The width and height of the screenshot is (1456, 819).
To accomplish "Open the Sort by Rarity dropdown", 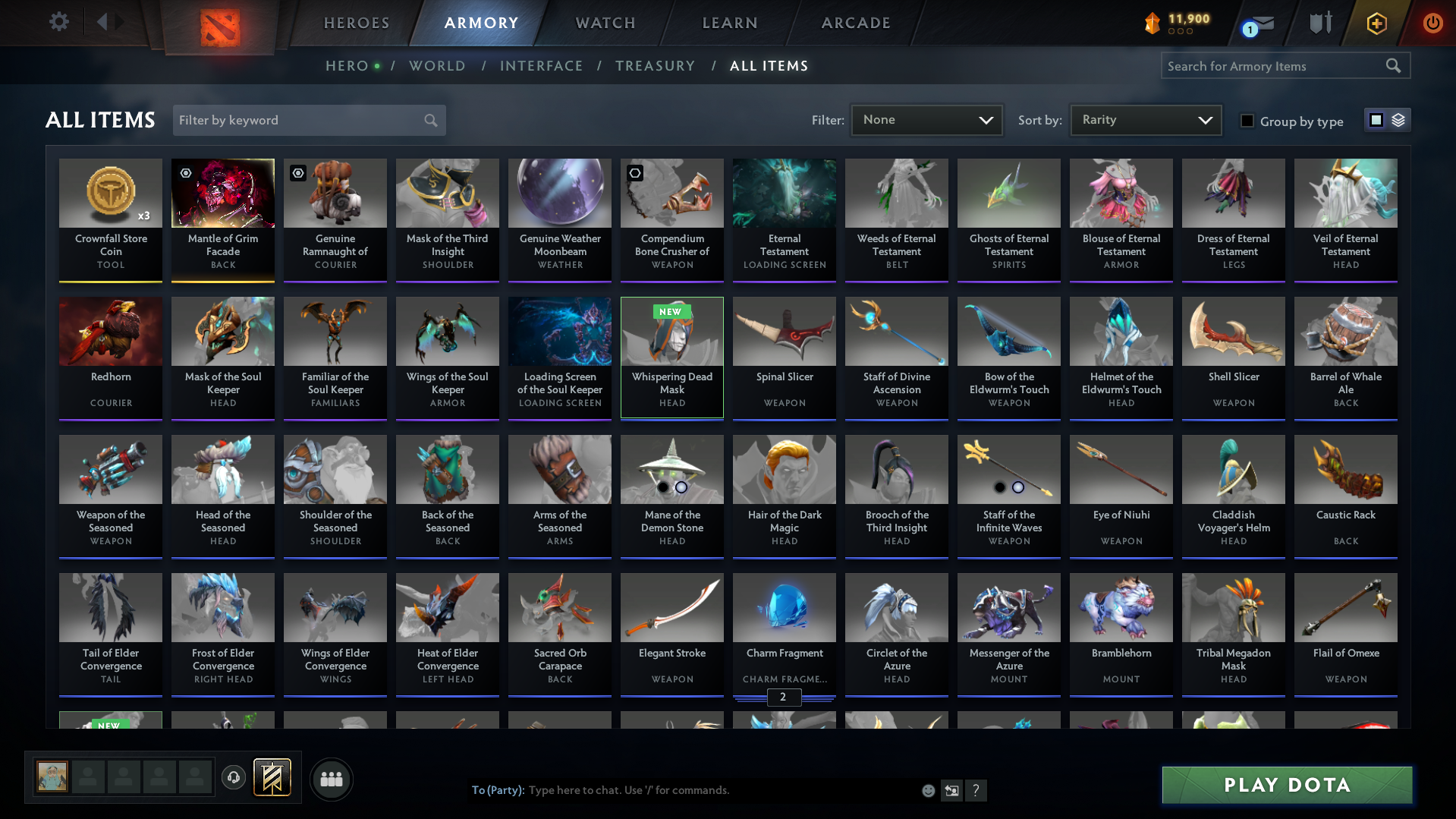I will click(1146, 119).
